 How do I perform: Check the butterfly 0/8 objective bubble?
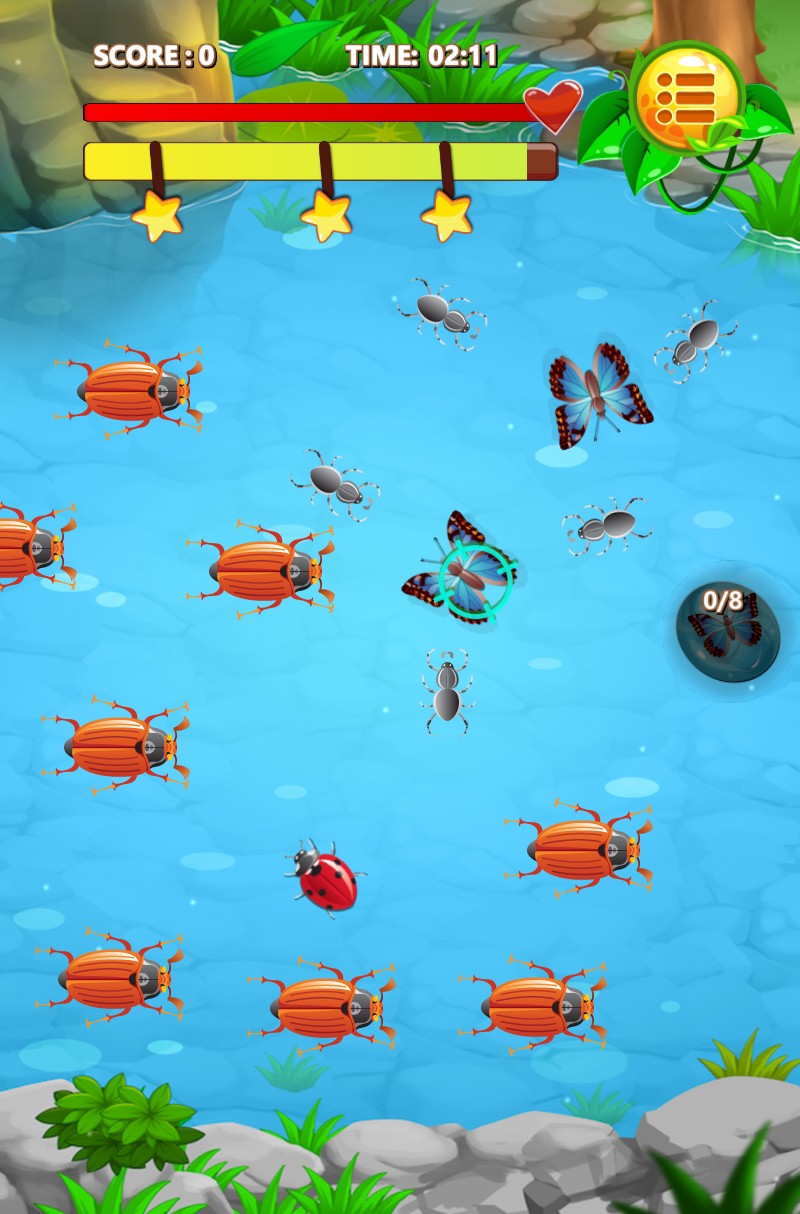point(727,627)
